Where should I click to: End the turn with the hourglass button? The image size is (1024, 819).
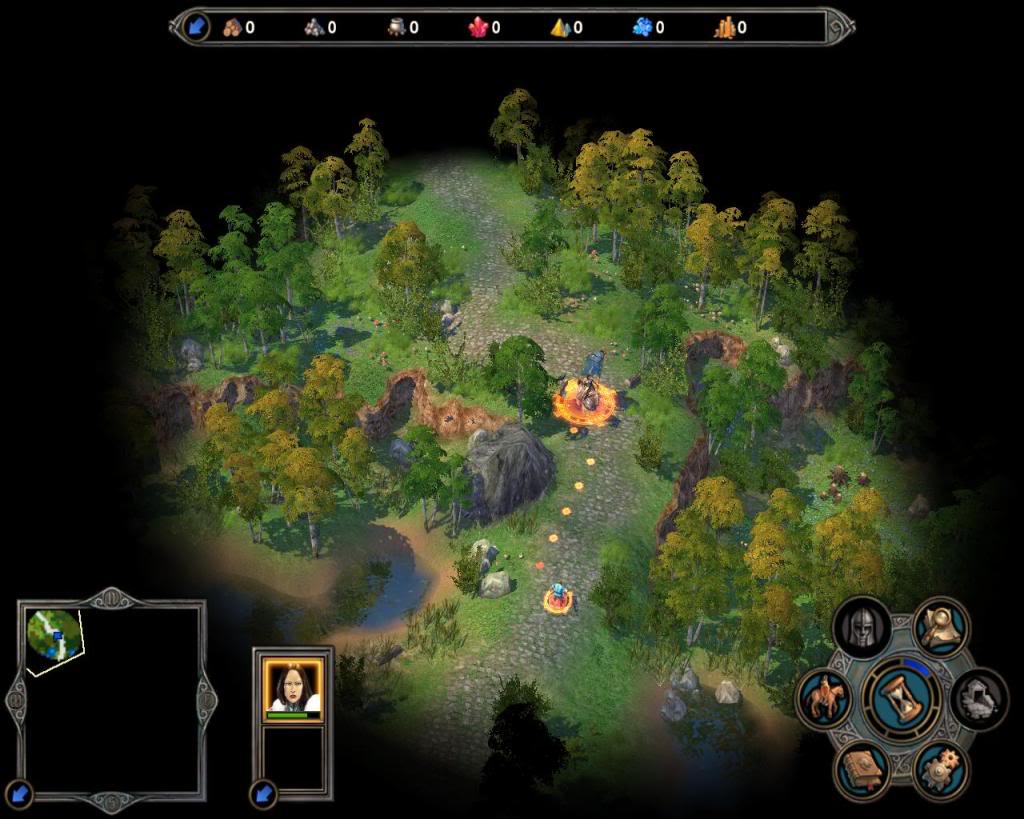click(x=902, y=697)
